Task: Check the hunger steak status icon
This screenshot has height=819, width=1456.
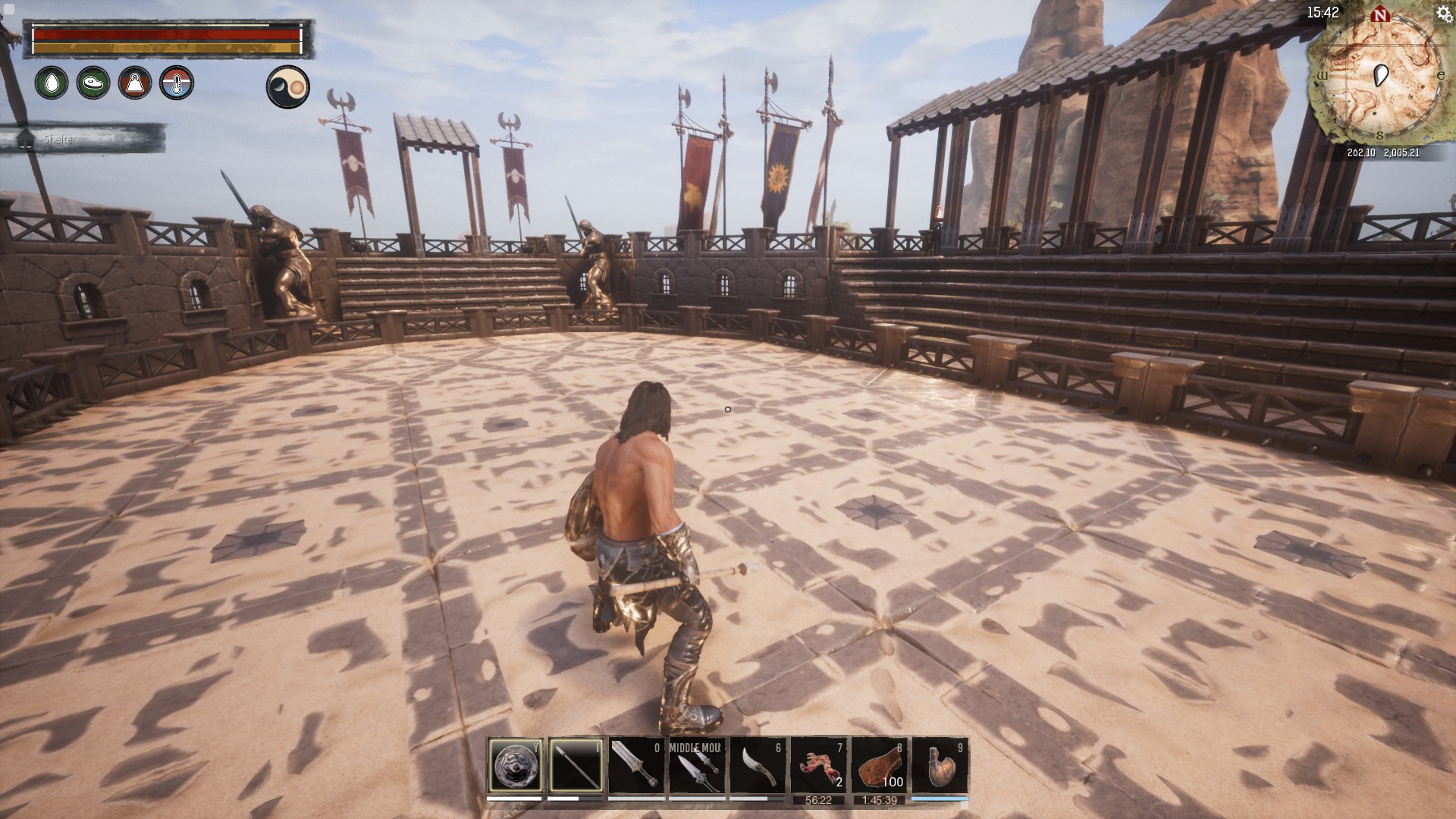Action: [x=93, y=83]
